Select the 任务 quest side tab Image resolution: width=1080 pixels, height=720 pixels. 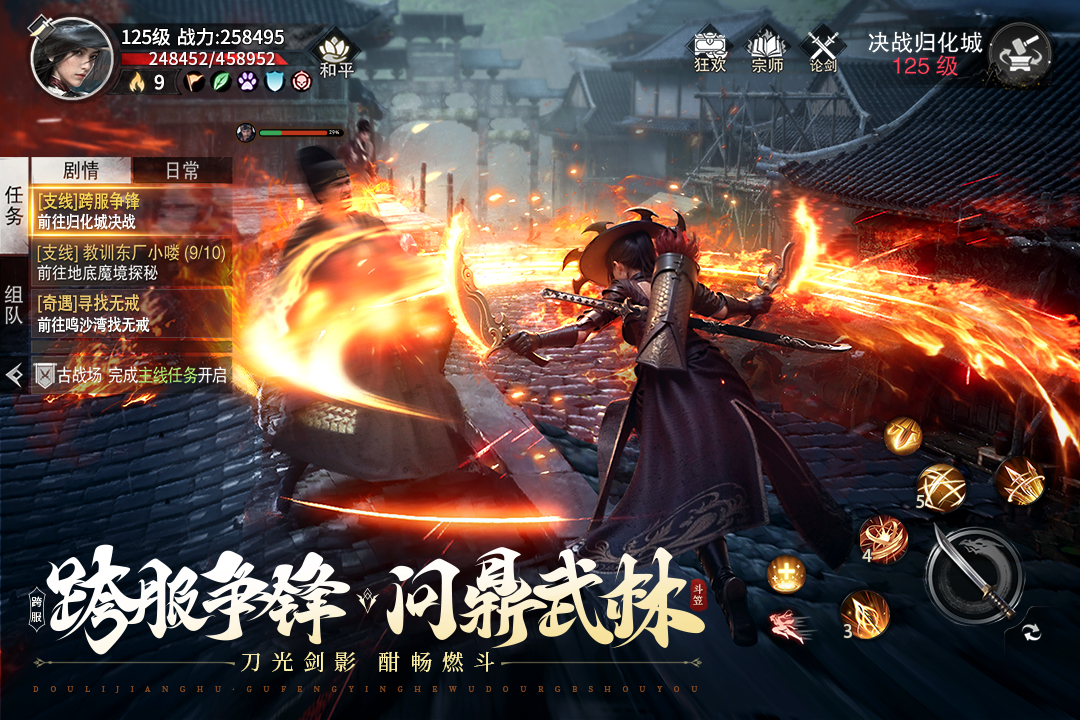coord(14,205)
